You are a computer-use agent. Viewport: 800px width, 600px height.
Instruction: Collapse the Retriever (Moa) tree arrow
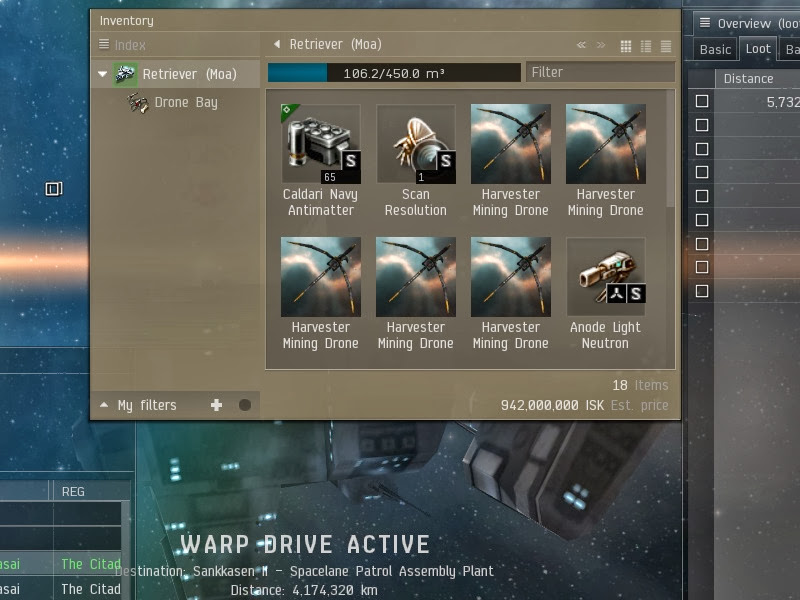[x=103, y=74]
